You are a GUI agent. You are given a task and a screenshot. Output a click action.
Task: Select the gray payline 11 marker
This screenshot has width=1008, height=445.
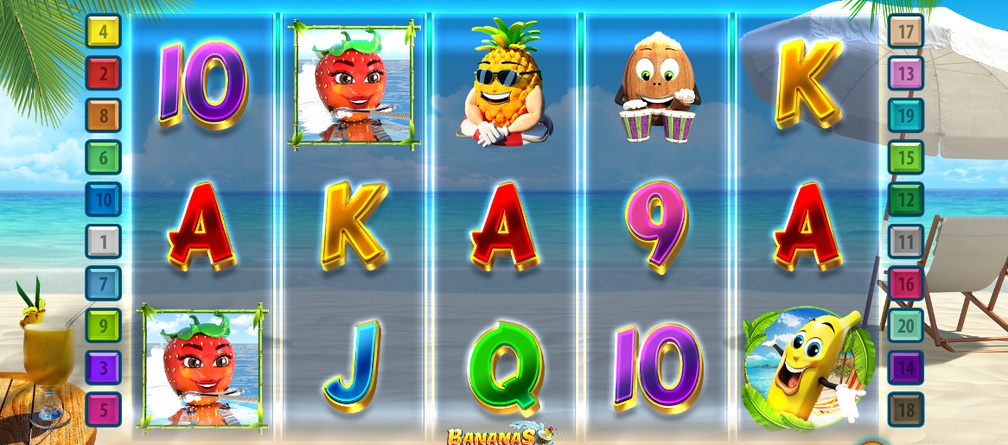click(x=906, y=241)
